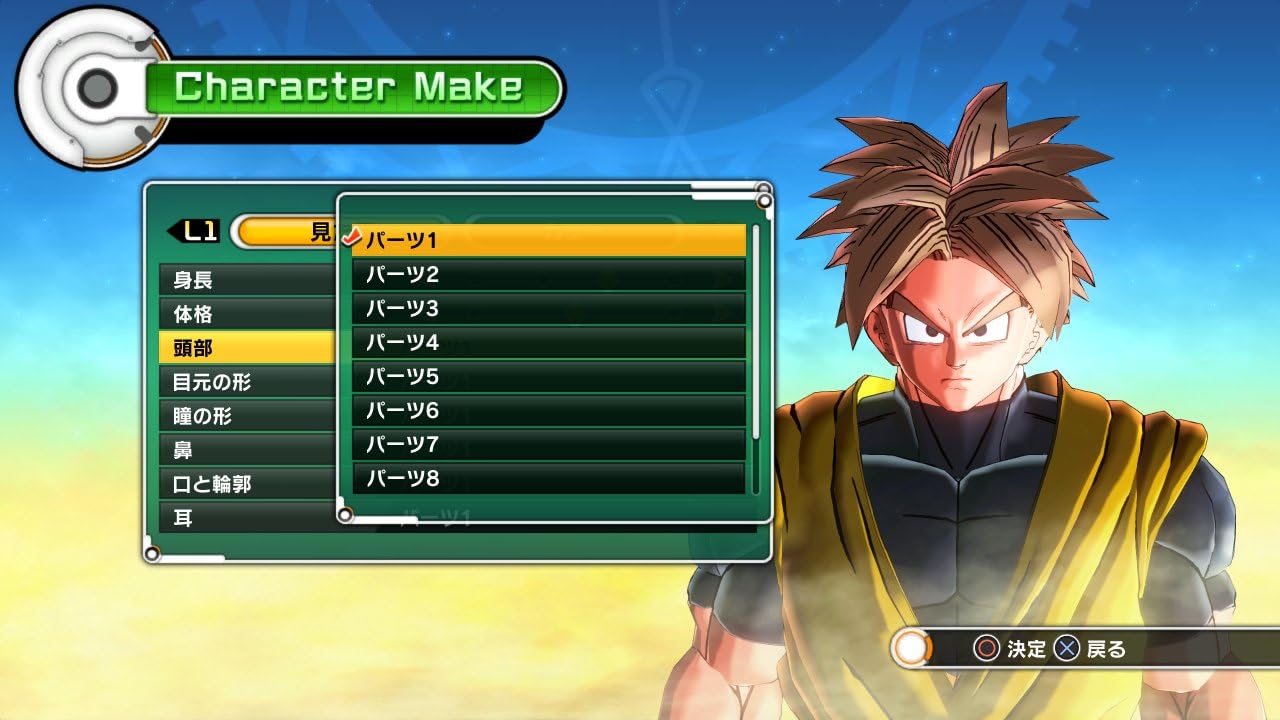The height and width of the screenshot is (720, 1280).
Task: Choose the パーツ8 option
Action: (x=548, y=478)
